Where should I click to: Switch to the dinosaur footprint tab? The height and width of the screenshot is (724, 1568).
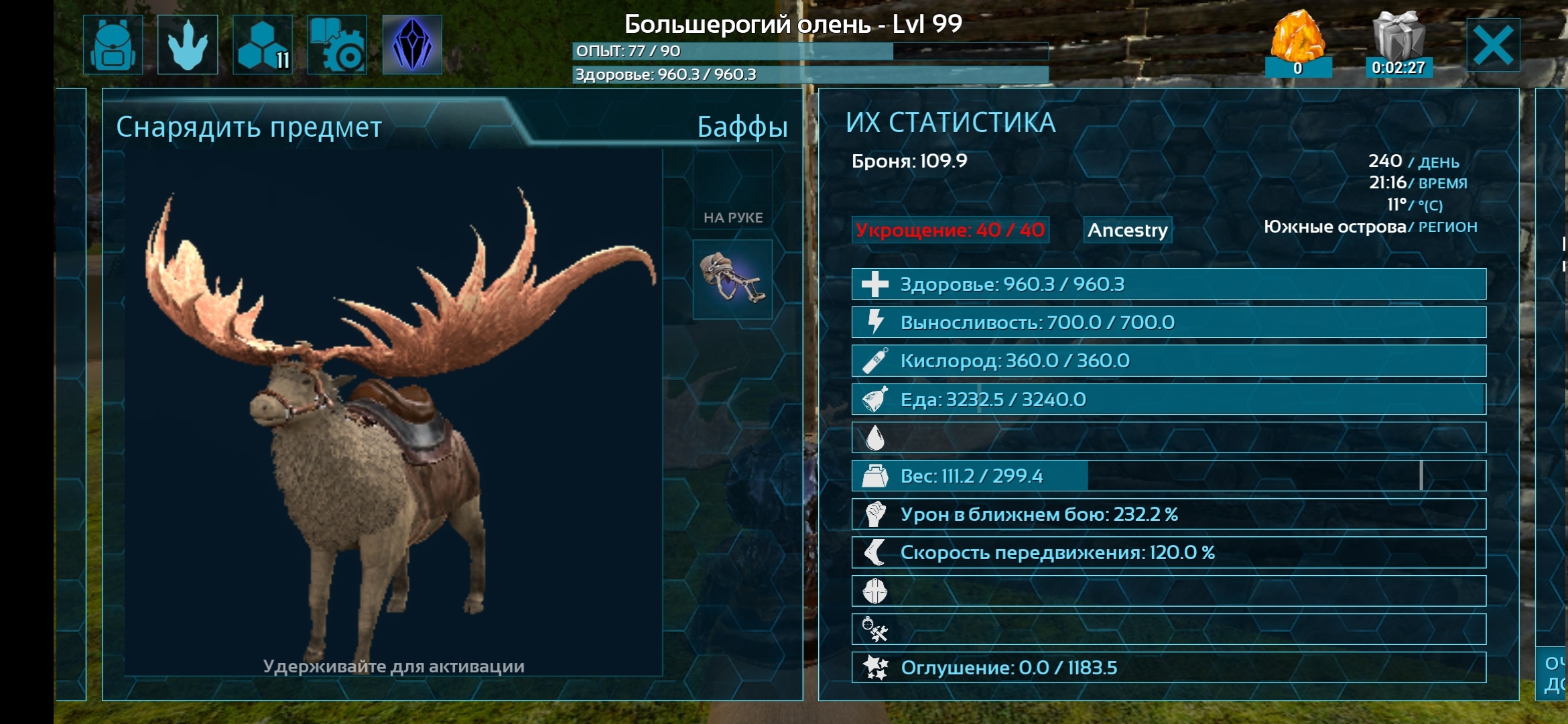click(188, 45)
